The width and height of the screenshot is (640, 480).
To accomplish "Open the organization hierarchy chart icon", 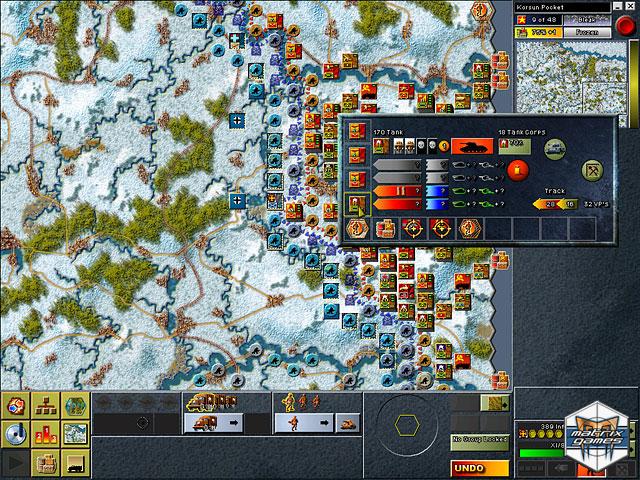I will coord(46,407).
